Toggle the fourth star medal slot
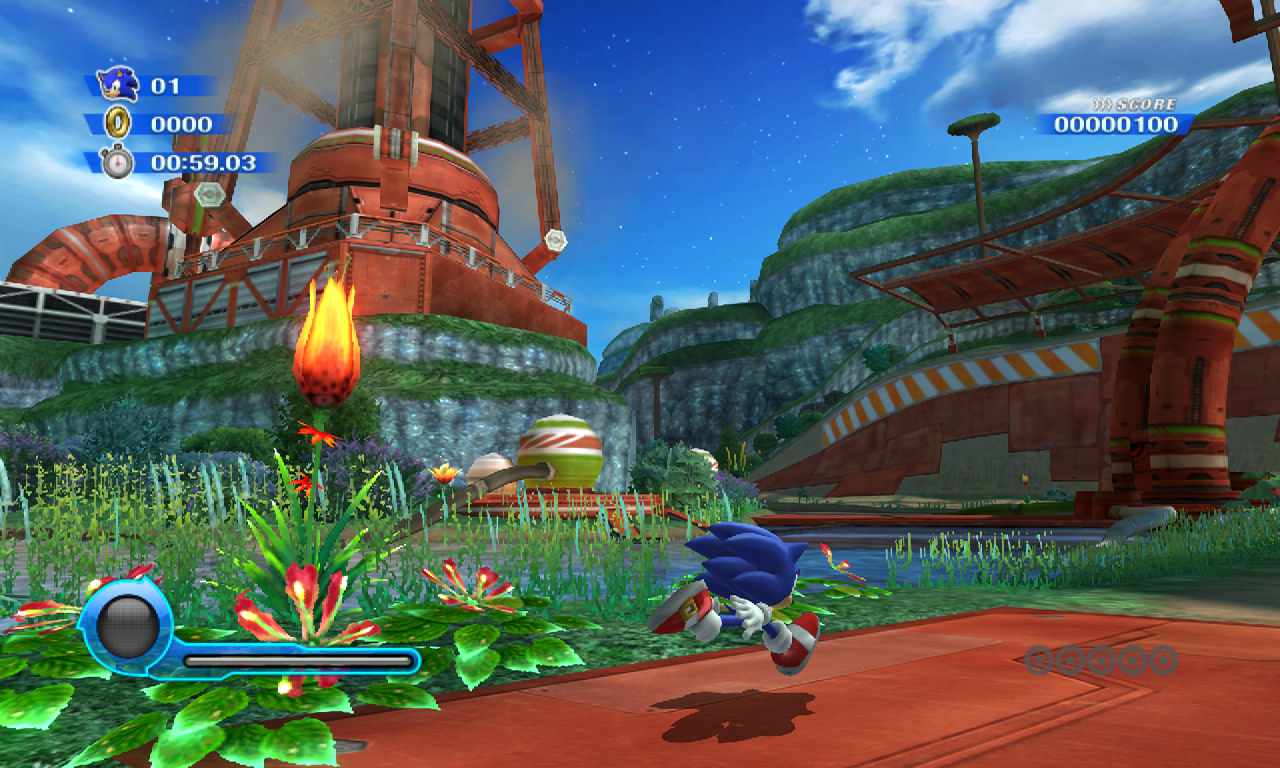1280x768 pixels. click(1131, 661)
